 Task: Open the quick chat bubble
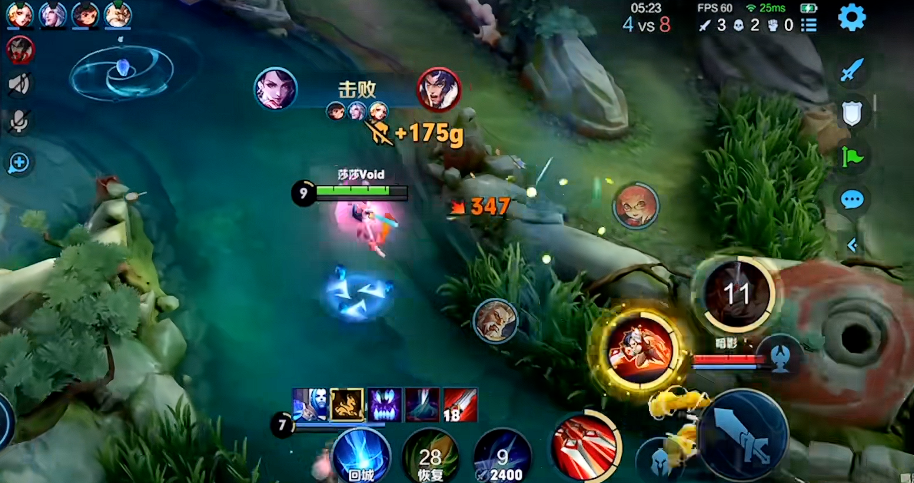coord(852,199)
